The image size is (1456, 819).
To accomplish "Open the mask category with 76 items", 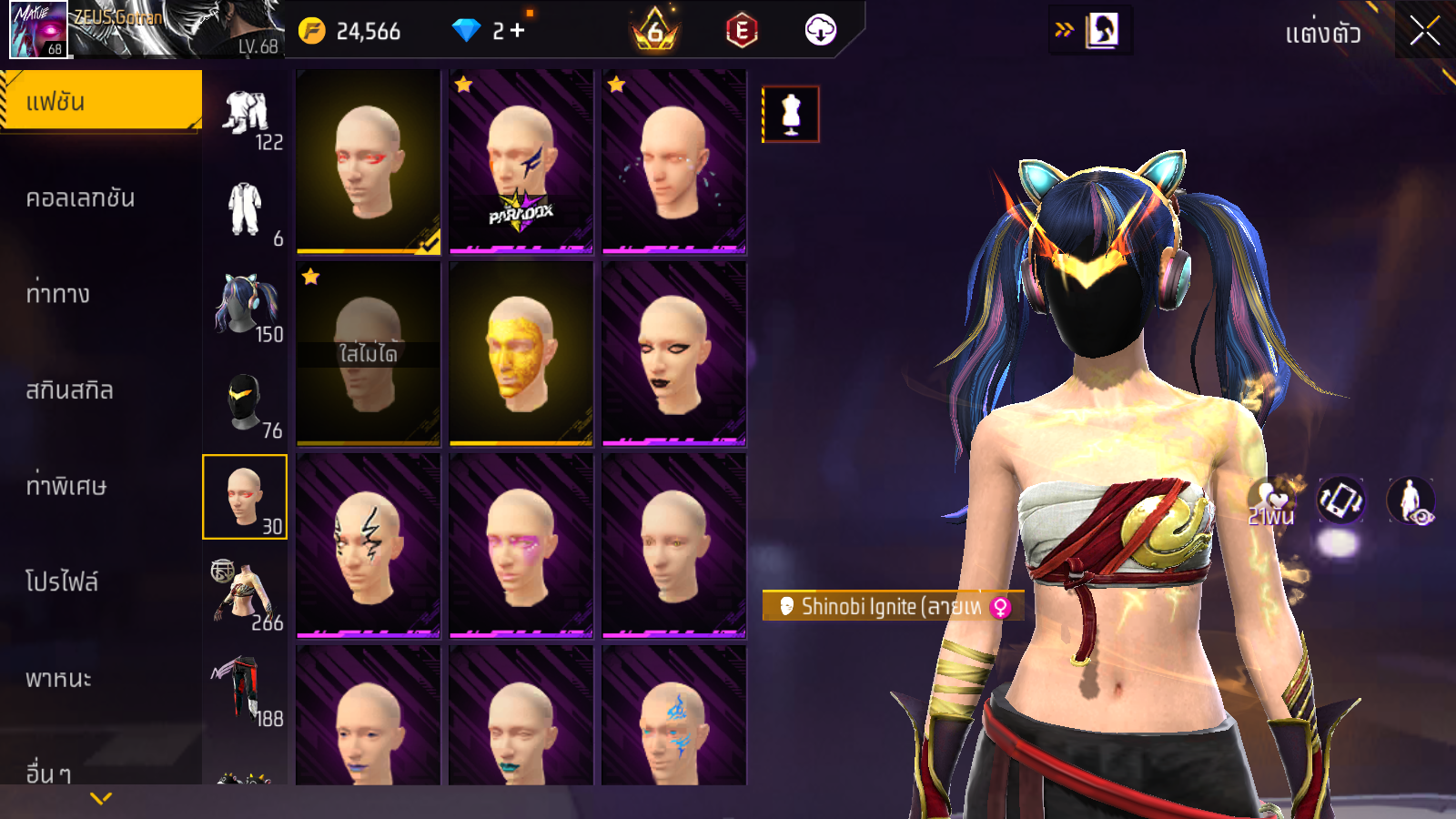I will tap(246, 403).
